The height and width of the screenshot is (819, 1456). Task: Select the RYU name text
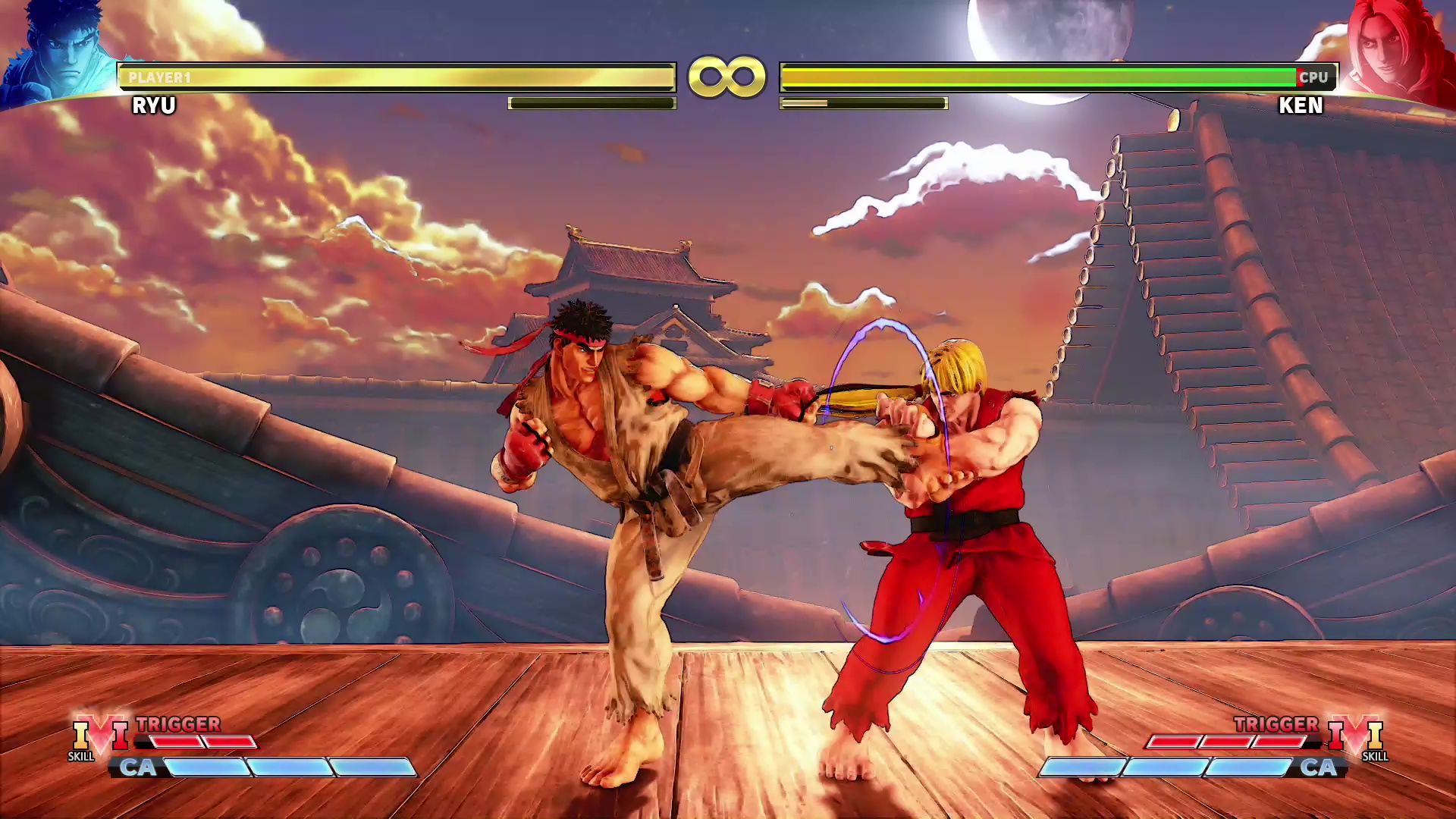[155, 106]
